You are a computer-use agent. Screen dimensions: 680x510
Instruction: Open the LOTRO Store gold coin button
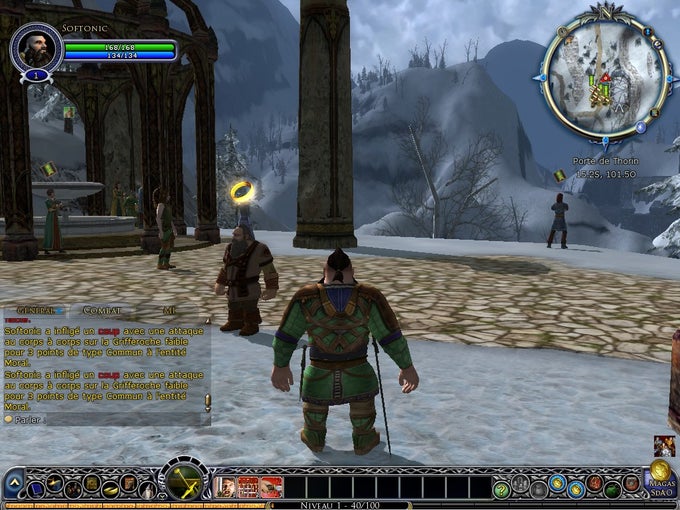(x=660, y=471)
